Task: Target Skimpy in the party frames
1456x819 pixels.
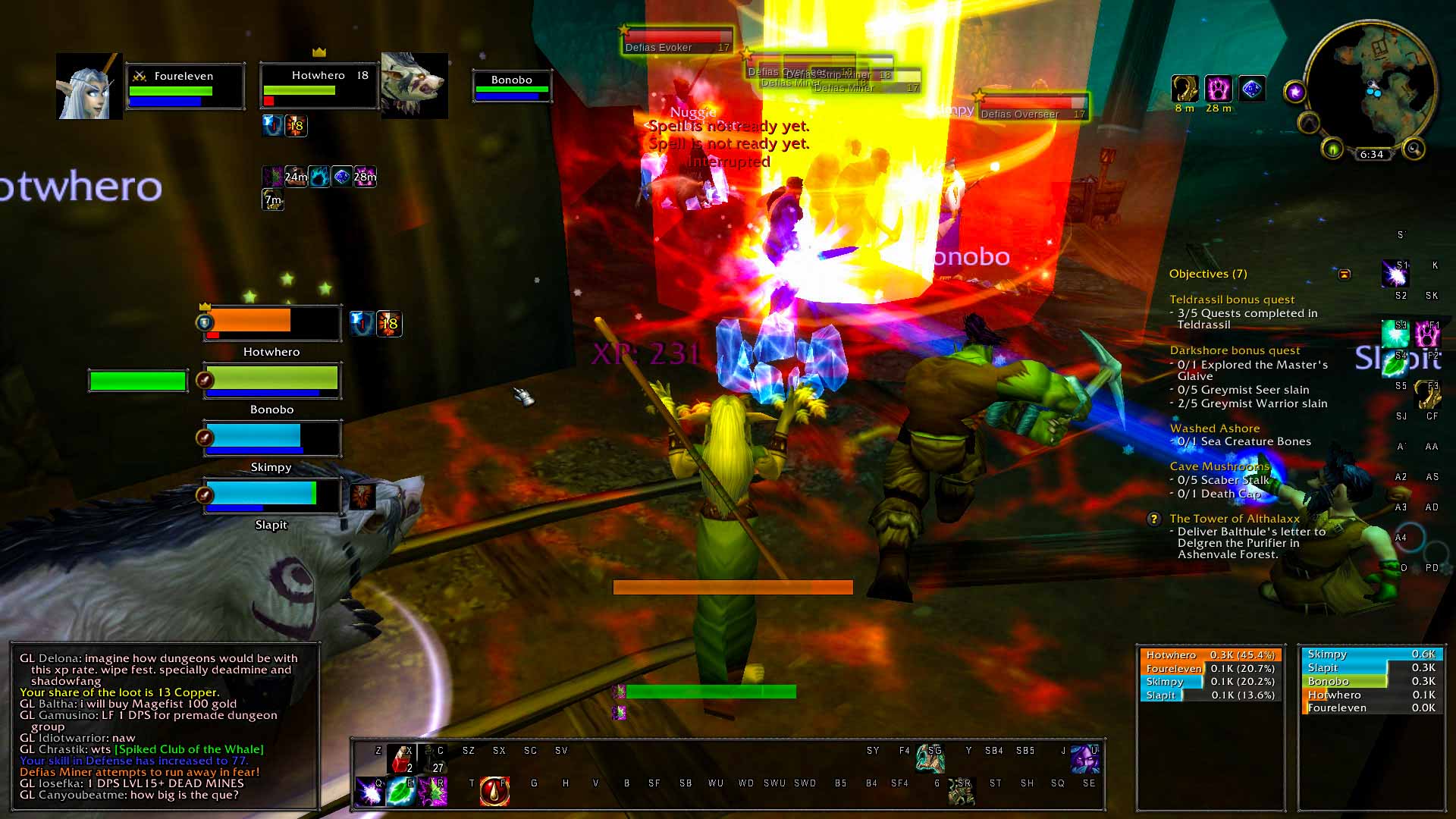Action: [271, 439]
